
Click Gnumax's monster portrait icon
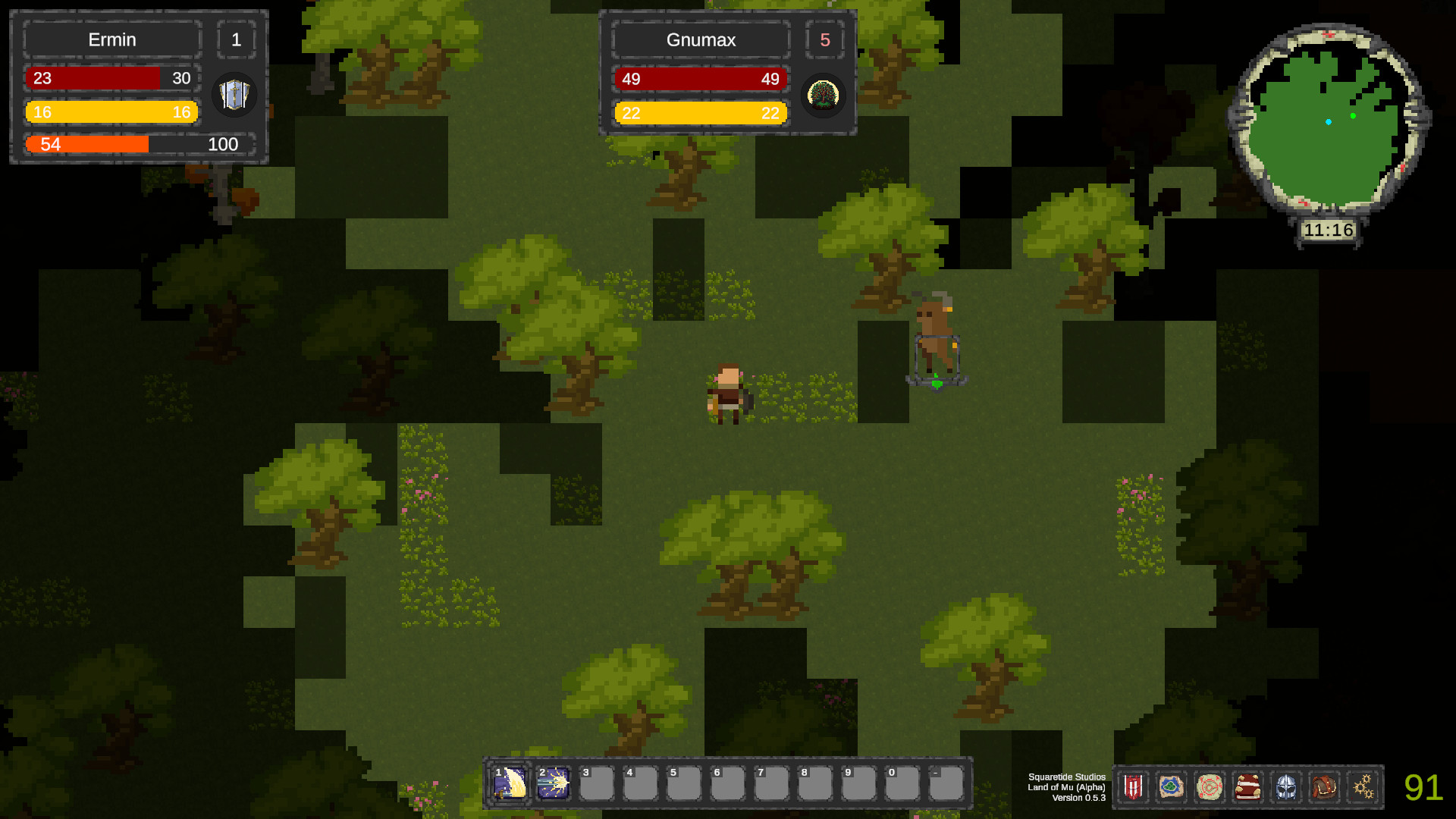coord(824,96)
